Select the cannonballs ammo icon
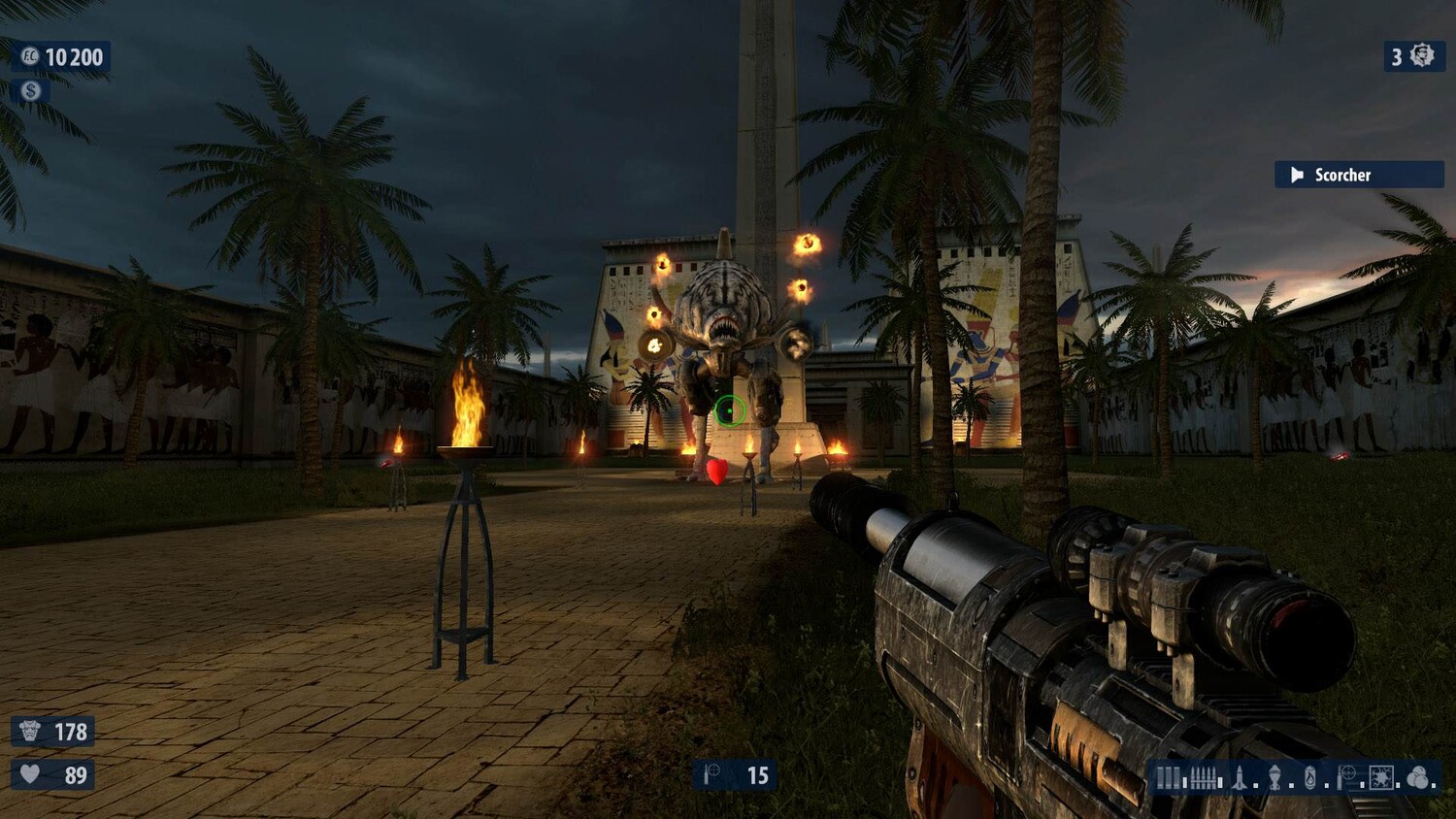This screenshot has width=1456, height=819. [1418, 777]
